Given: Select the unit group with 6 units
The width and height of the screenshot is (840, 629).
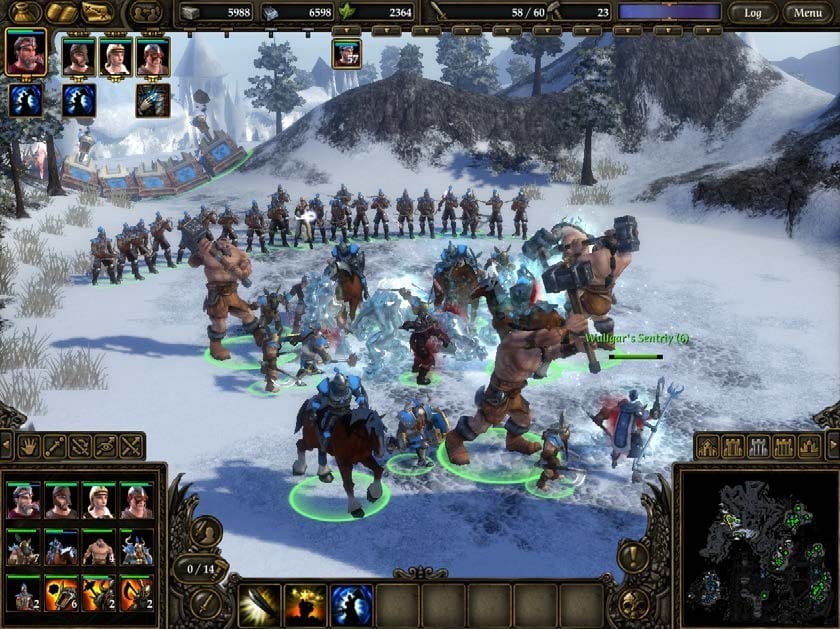Looking at the screenshot, I should click(62, 591).
